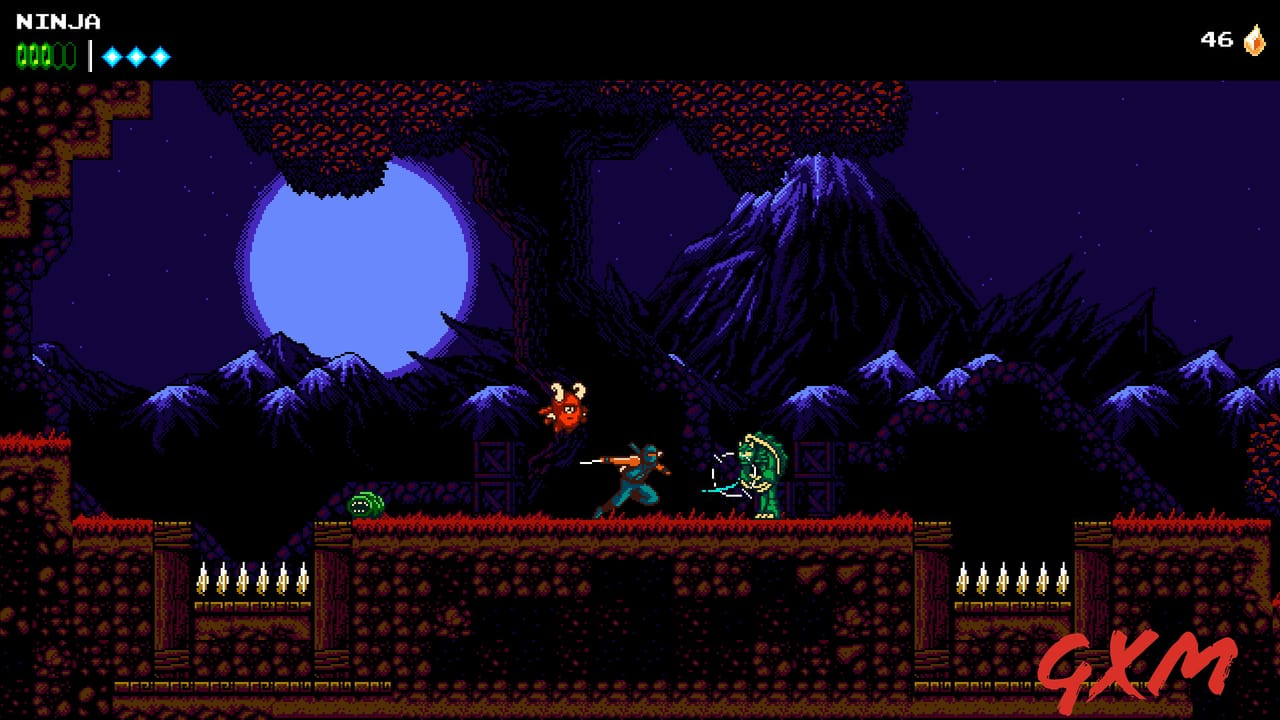This screenshot has height=720, width=1280.
Task: Click the fourth dimmed shuriken outline
Action: 59,55
